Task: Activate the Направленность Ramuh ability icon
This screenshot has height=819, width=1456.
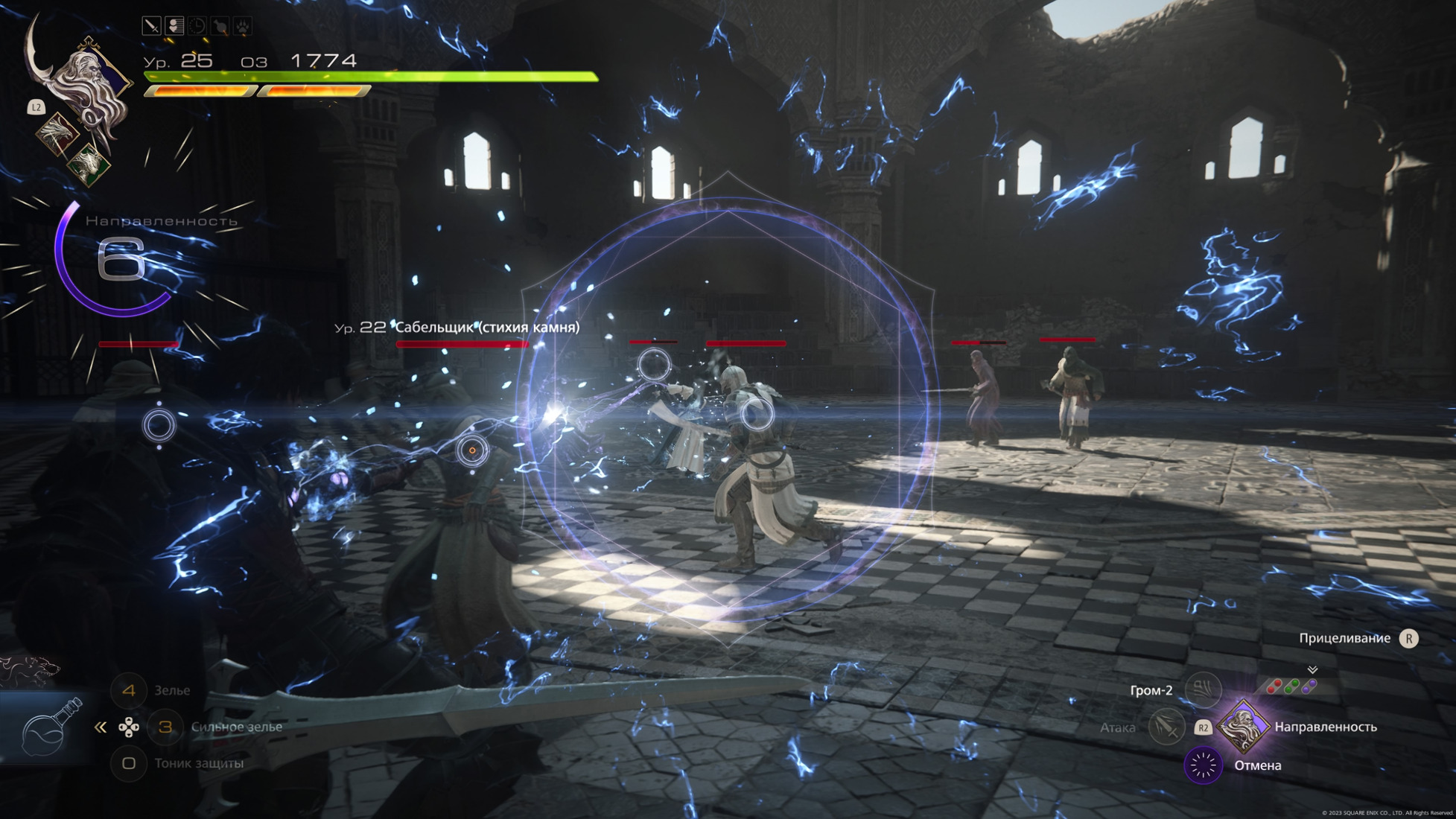Action: 1243,727
